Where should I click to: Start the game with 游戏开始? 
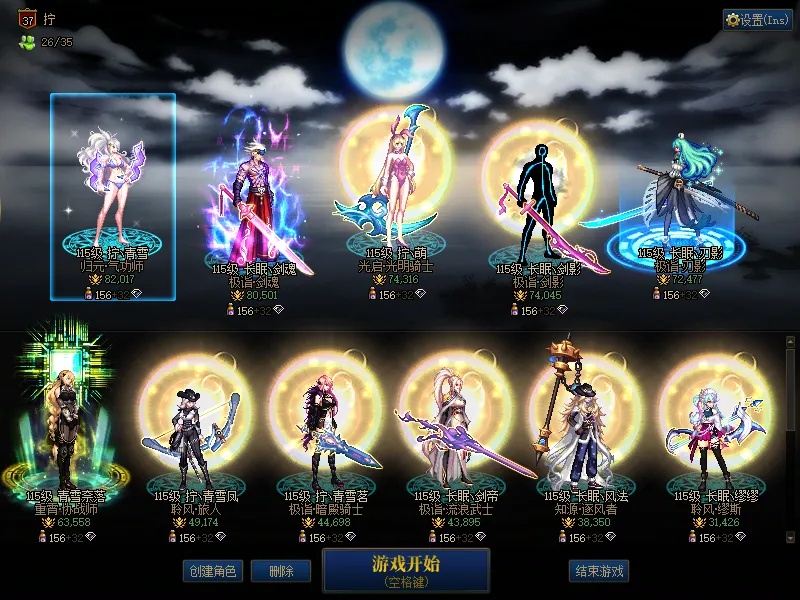pyautogui.click(x=406, y=571)
